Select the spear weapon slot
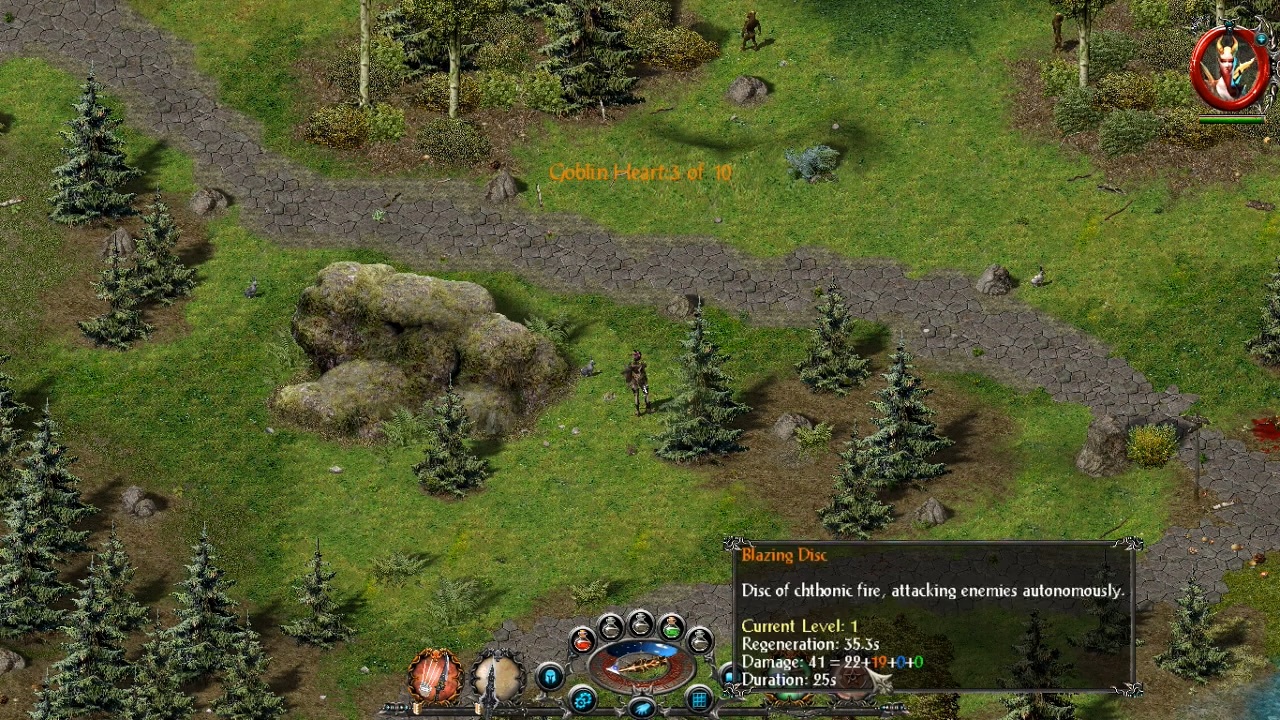 [x=497, y=677]
